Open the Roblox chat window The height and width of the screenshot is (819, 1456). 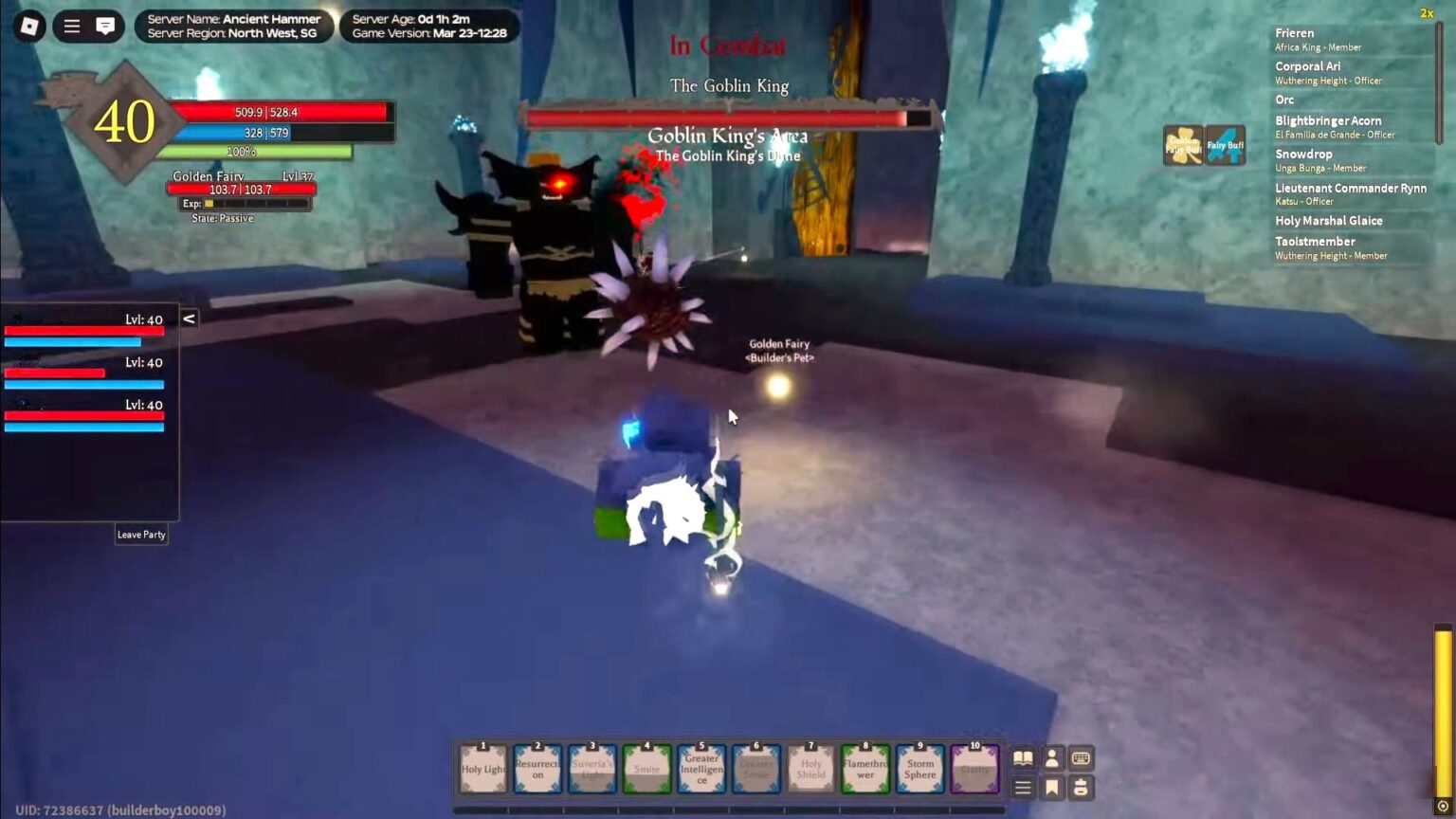pyautogui.click(x=104, y=27)
